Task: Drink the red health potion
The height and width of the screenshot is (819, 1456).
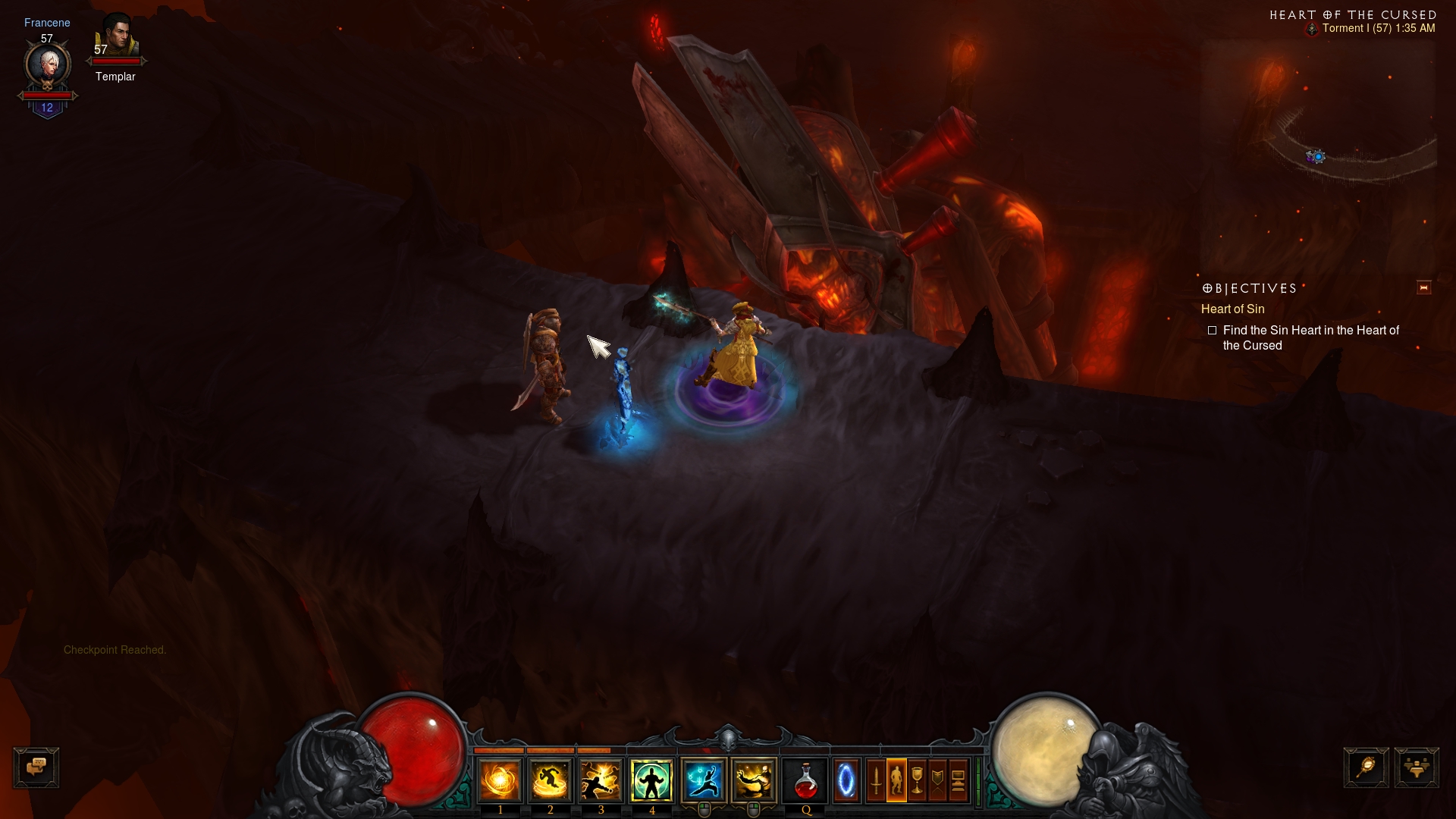Action: tap(805, 781)
